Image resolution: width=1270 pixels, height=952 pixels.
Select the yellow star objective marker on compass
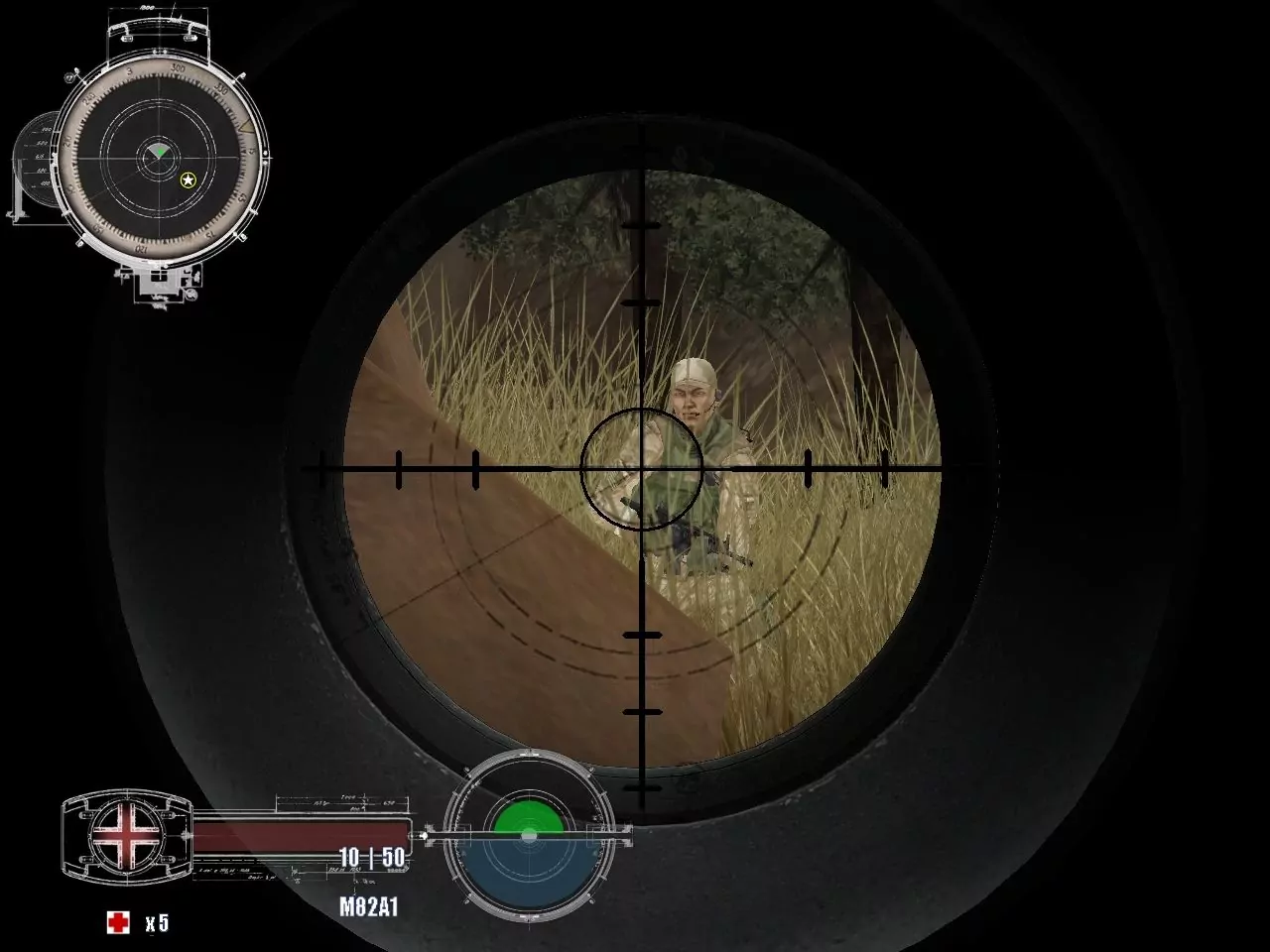[x=188, y=180]
